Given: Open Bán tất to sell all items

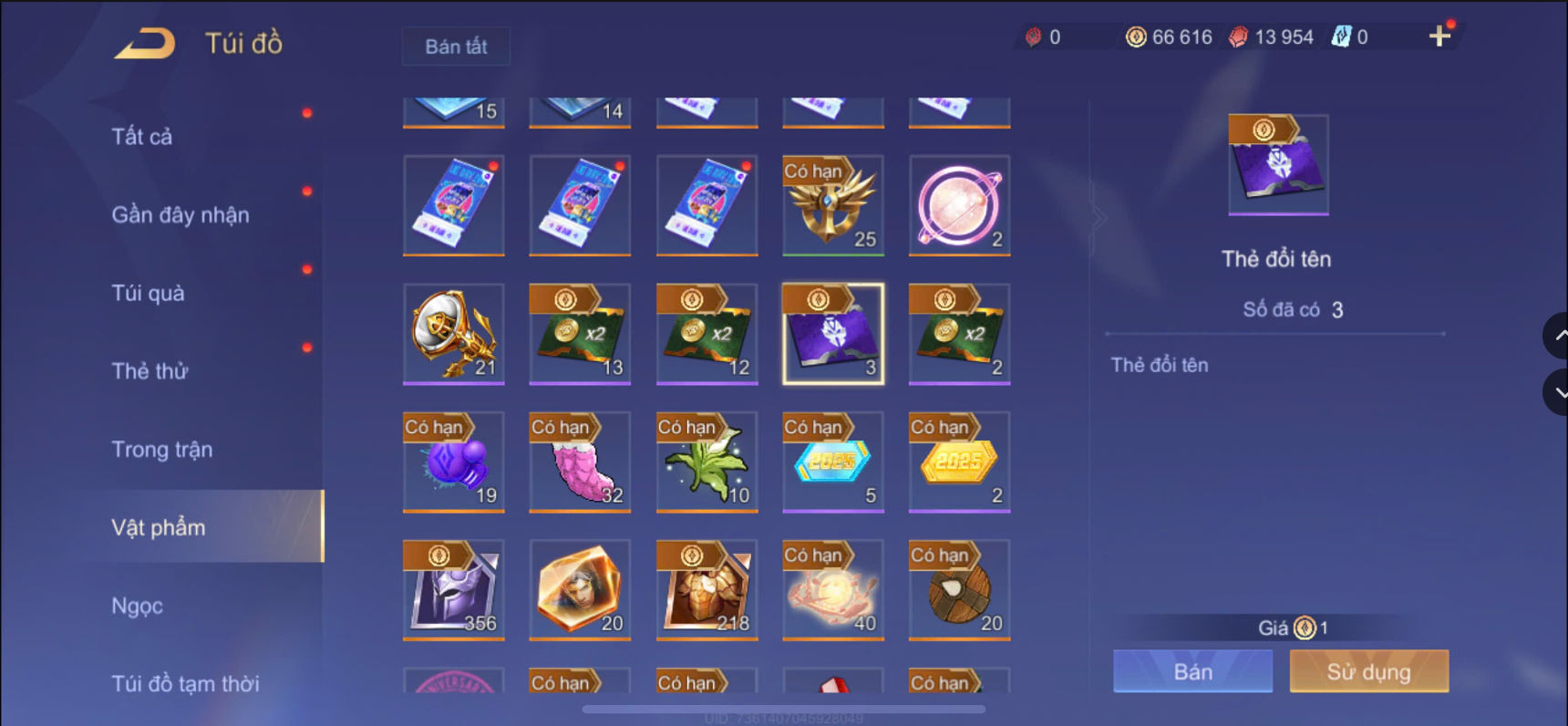Looking at the screenshot, I should 456,47.
